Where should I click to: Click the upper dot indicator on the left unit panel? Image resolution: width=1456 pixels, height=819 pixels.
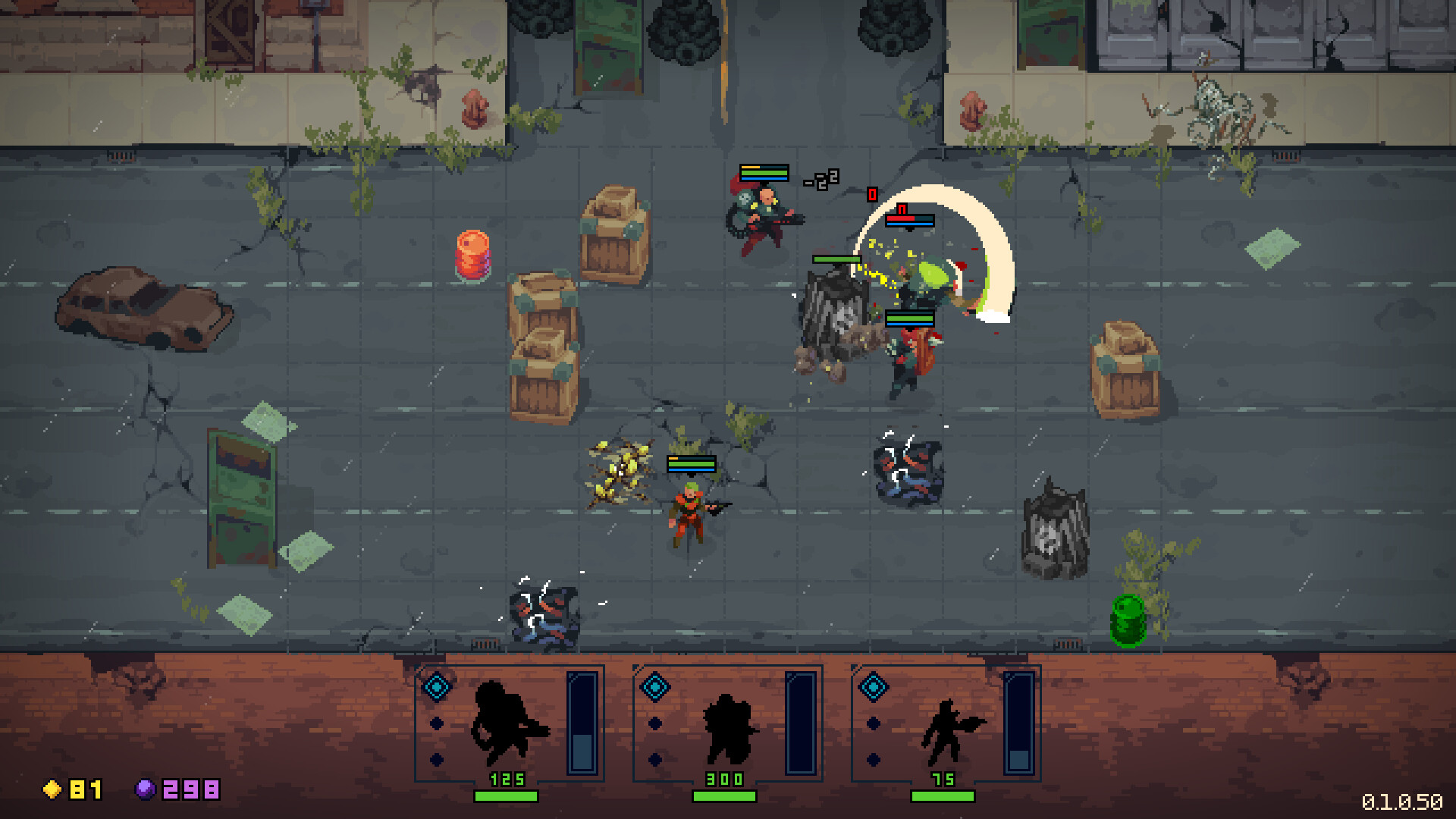[x=436, y=723]
